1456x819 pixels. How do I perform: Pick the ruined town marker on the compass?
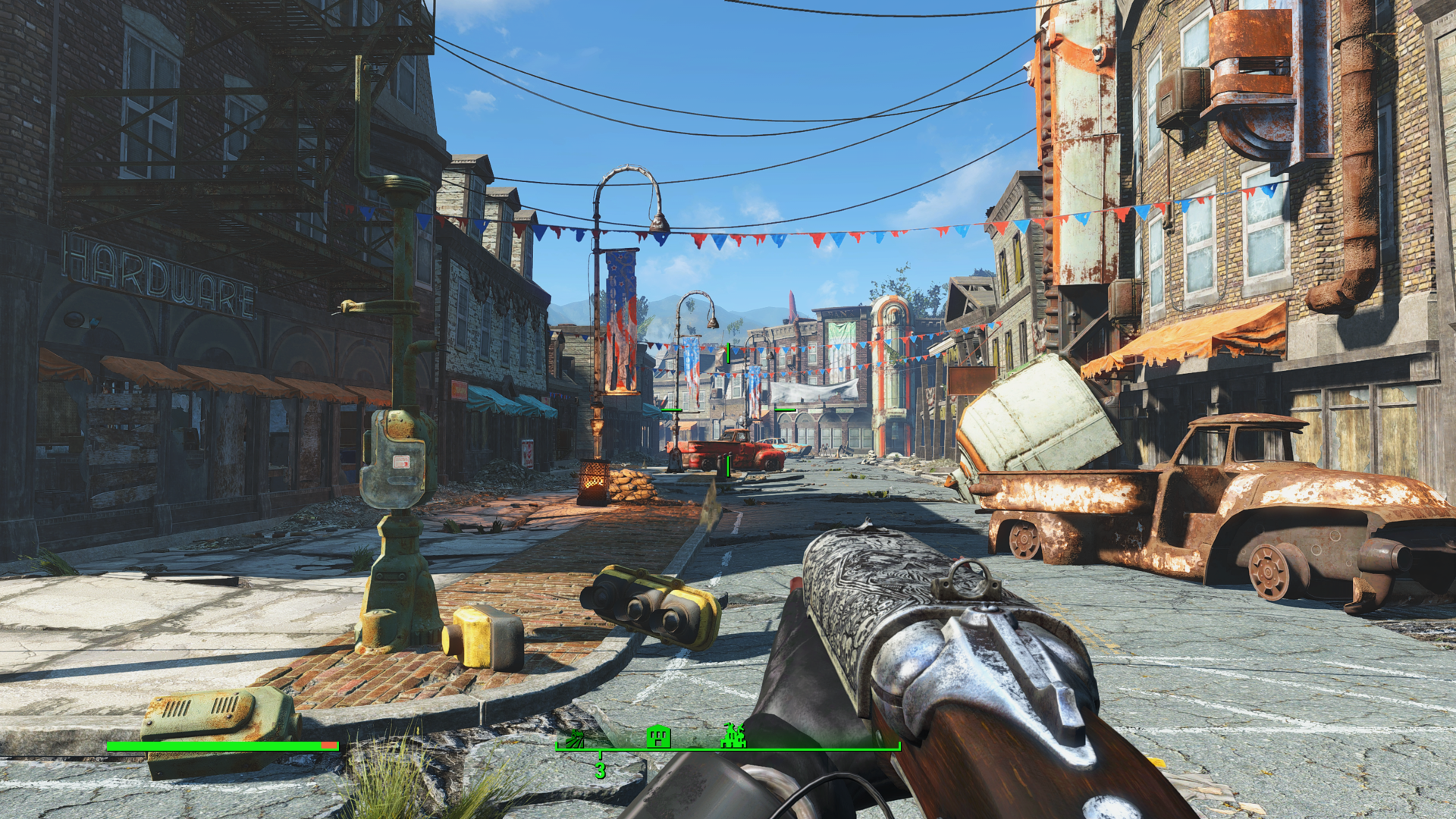tap(734, 736)
